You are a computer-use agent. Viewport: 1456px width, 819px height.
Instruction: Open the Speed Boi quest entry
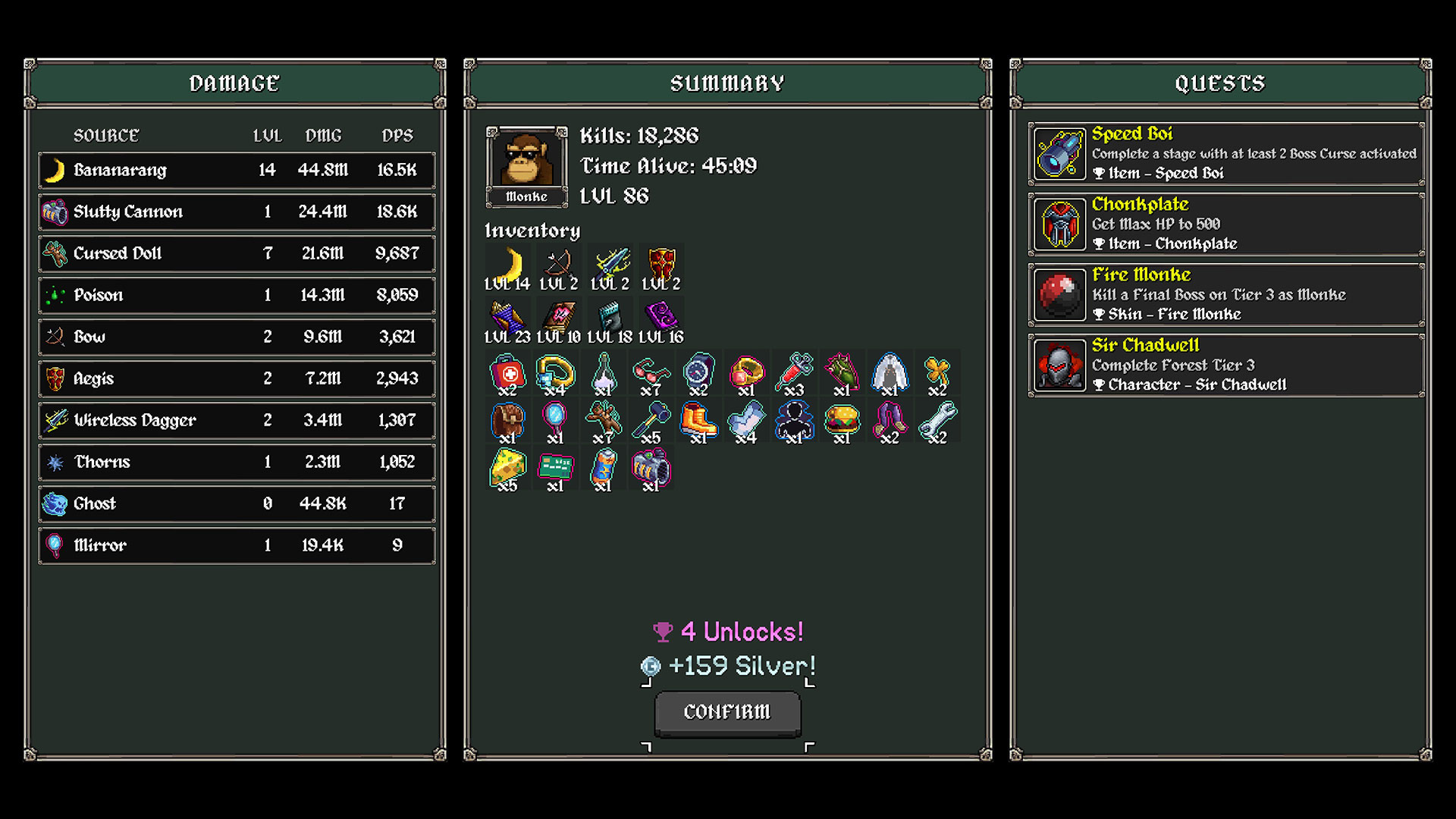coord(1225,153)
